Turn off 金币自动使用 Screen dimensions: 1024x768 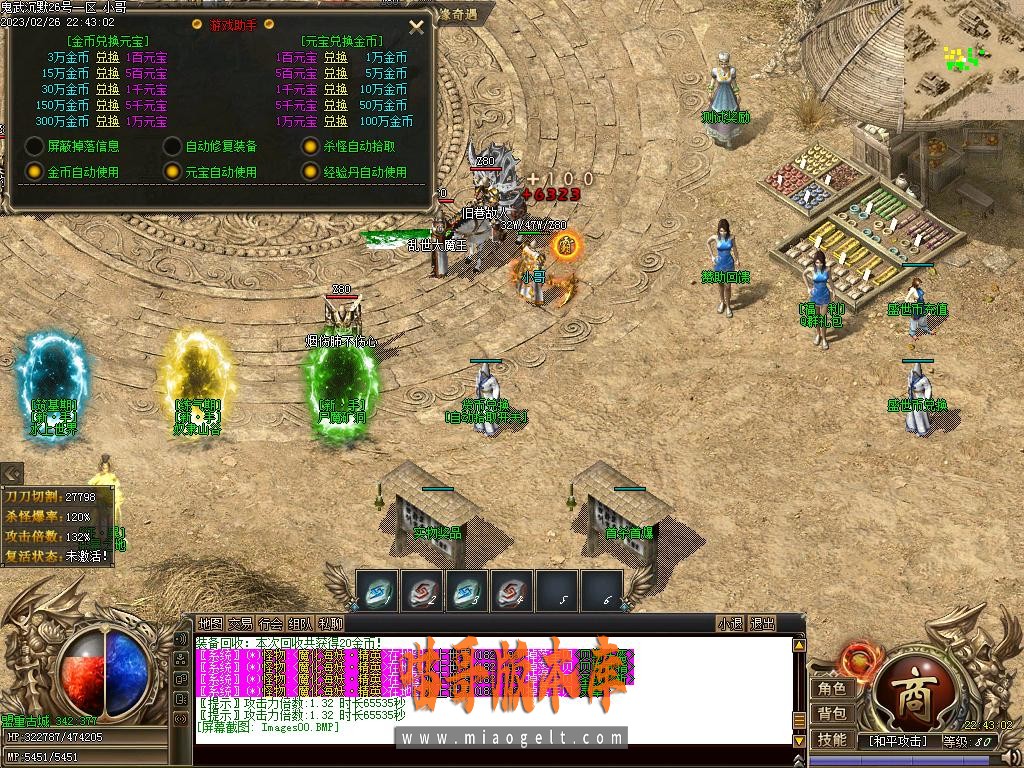(x=34, y=172)
